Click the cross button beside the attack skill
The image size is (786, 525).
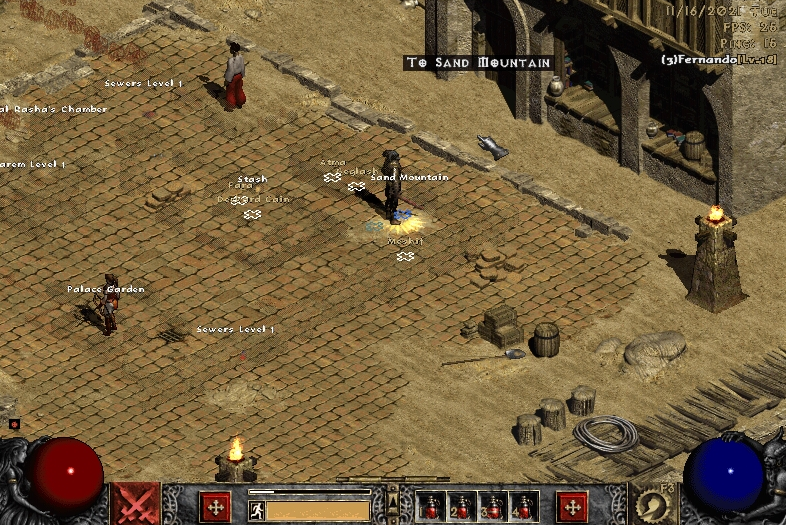(x=215, y=507)
